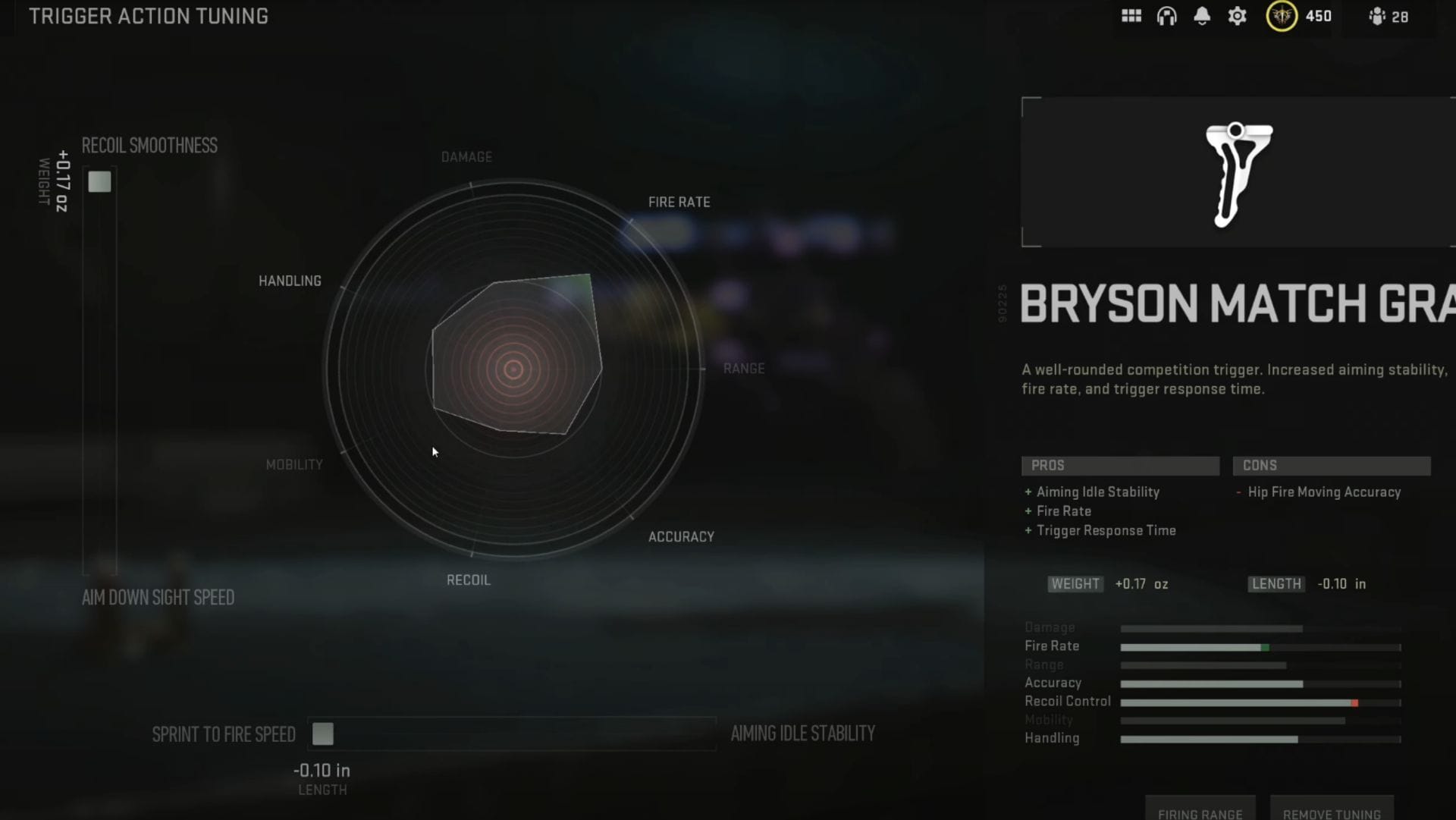The width and height of the screenshot is (1456, 820).
Task: Click the center of the tuning radar graph
Action: click(x=514, y=369)
